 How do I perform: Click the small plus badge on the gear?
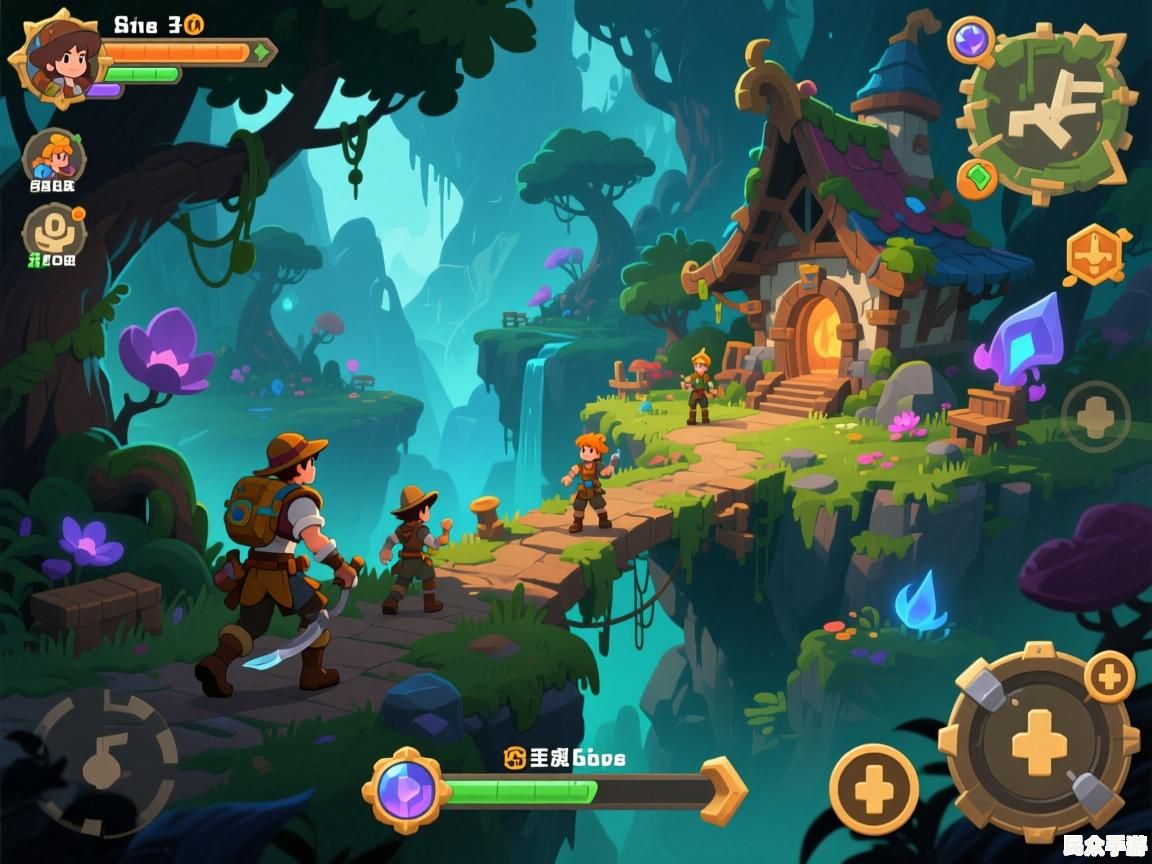(1109, 677)
